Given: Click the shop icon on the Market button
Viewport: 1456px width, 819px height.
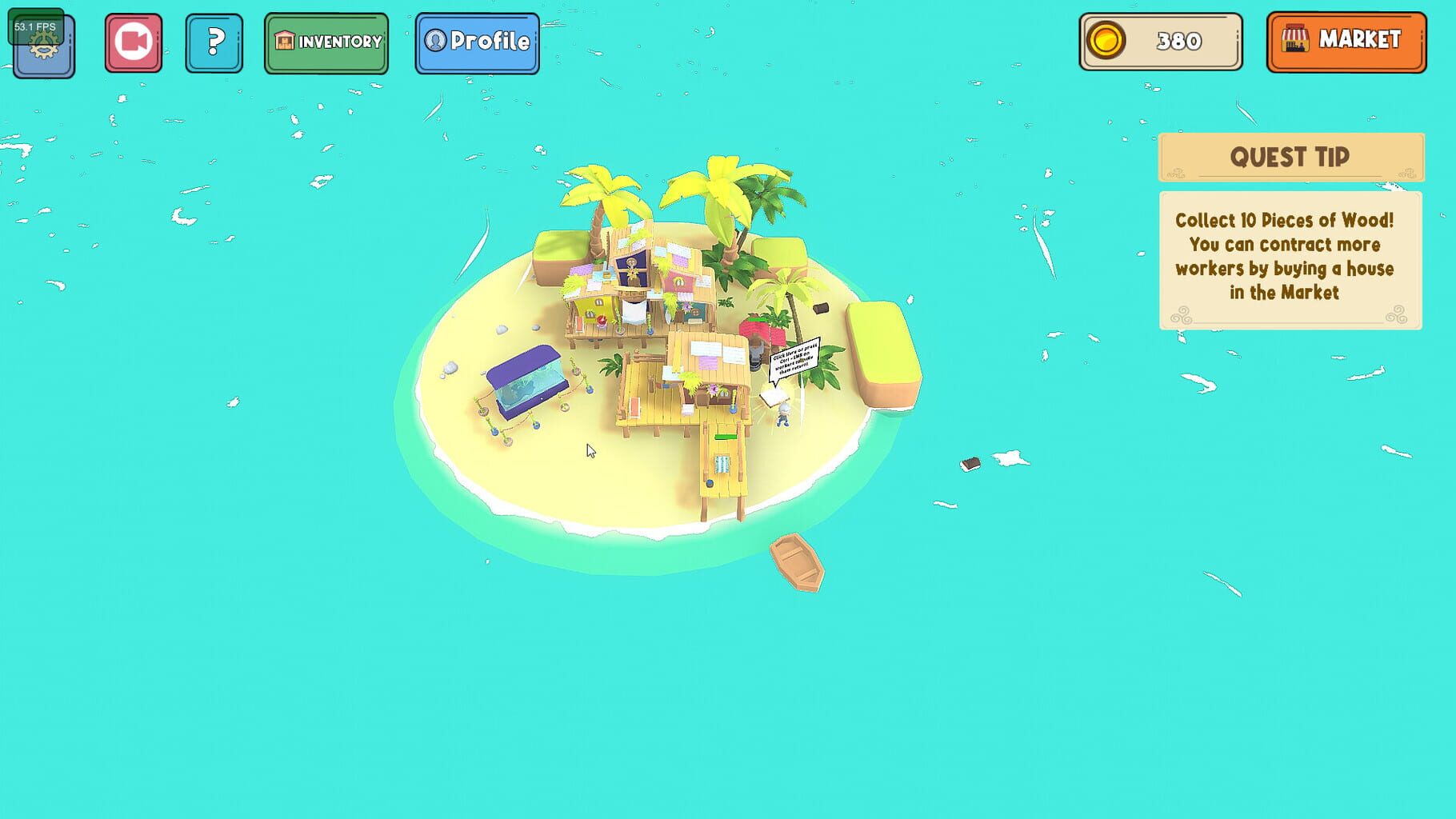Looking at the screenshot, I should pyautogui.click(x=1296, y=38).
